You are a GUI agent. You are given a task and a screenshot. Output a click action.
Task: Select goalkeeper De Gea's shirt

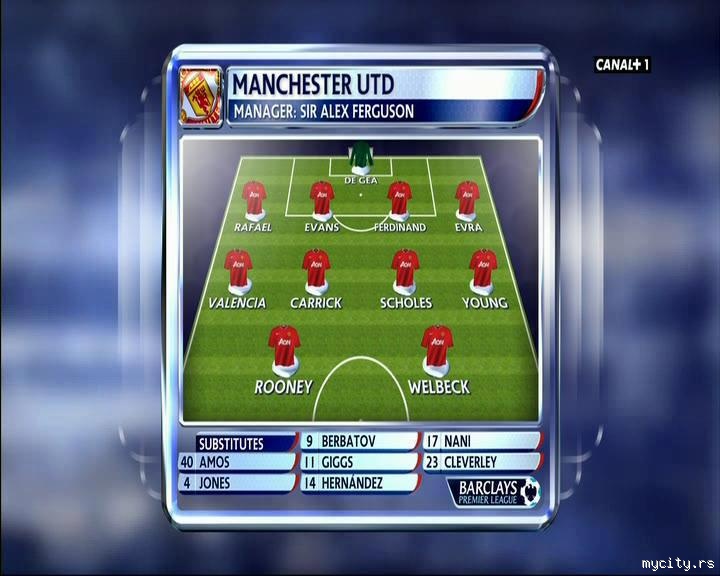[x=359, y=158]
